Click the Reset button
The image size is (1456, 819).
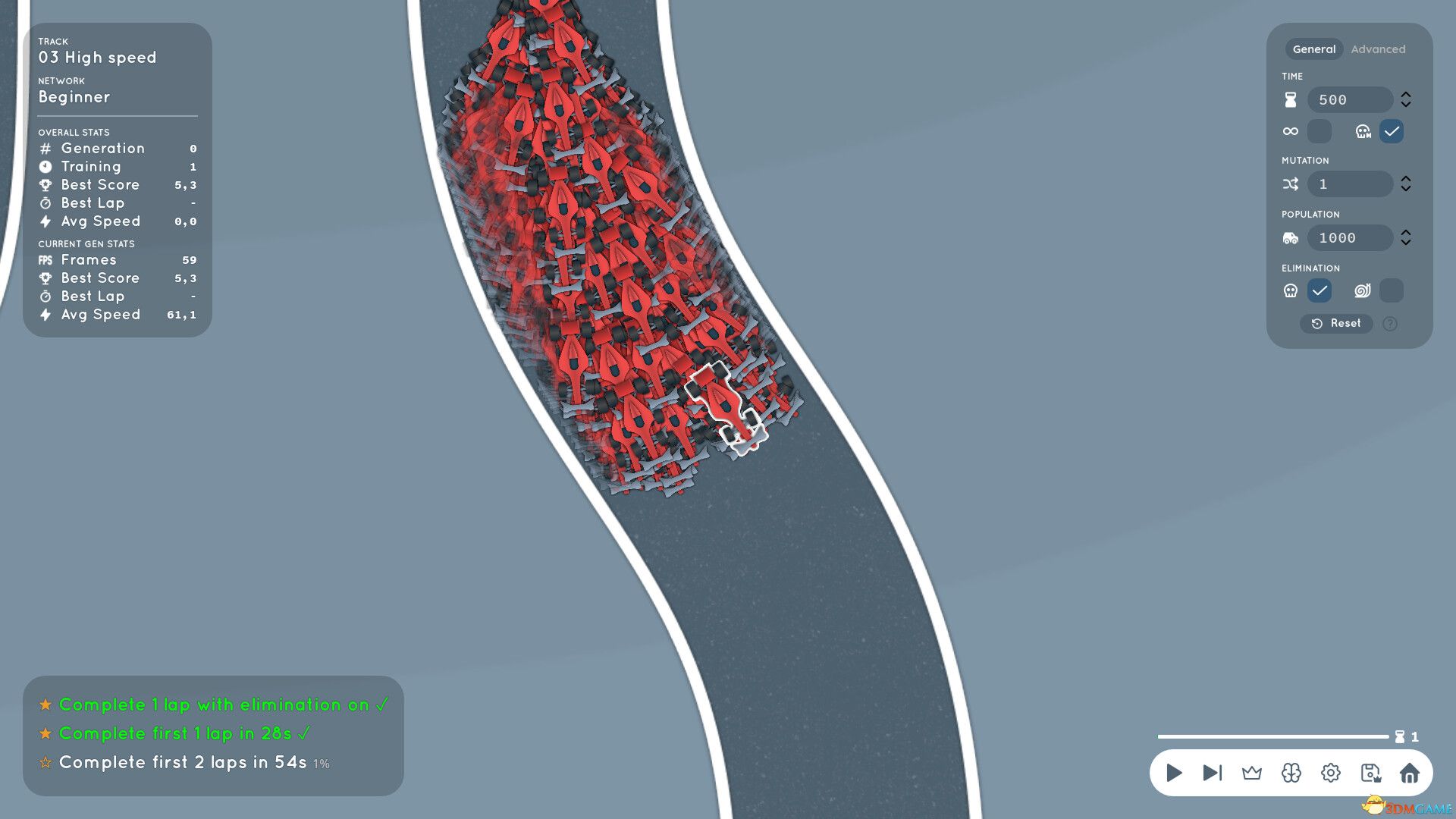(1336, 324)
